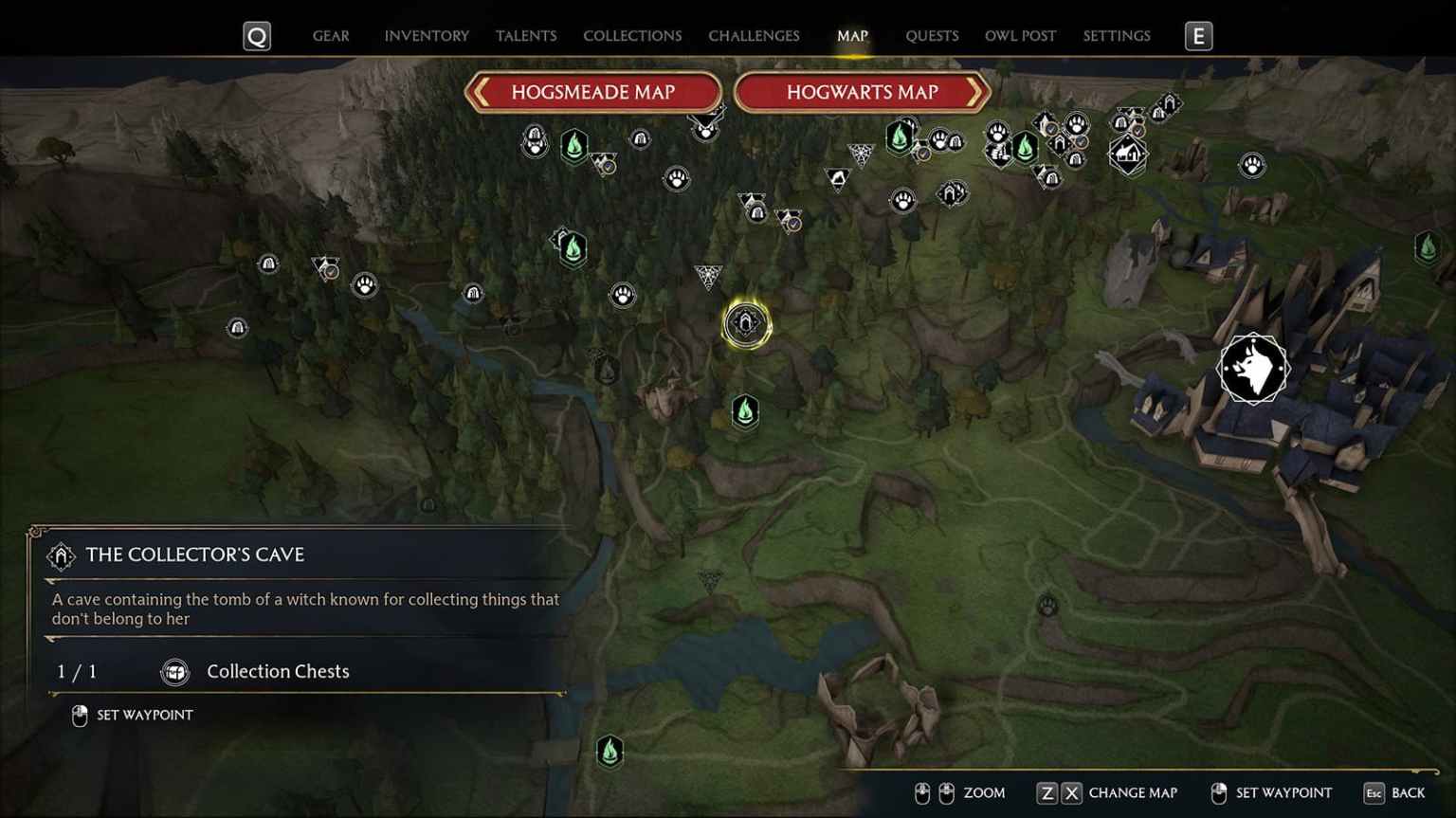Open the Hogsmeade Map
The height and width of the screenshot is (818, 1456).
coord(592,92)
